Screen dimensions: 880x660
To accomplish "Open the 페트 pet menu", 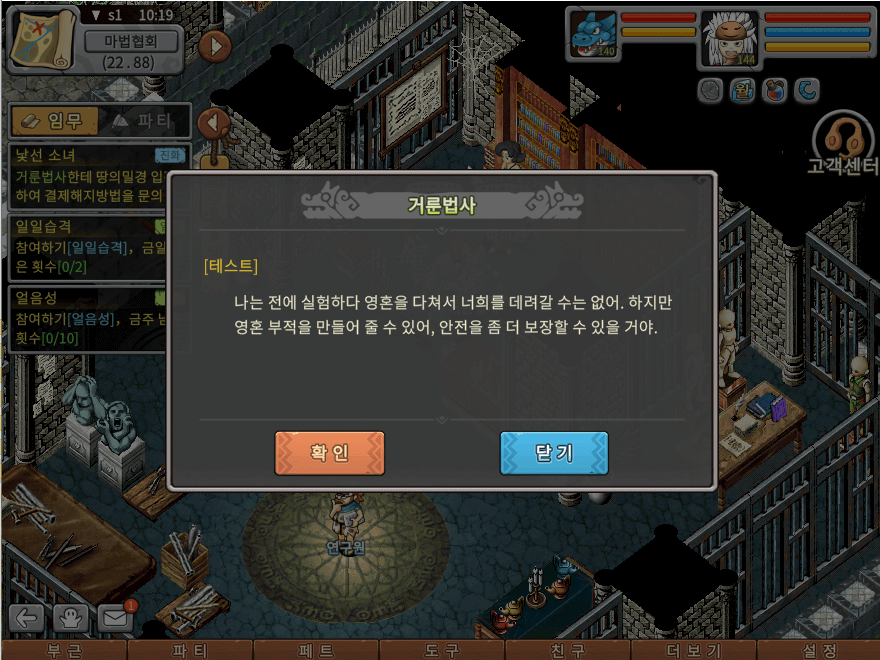I will 315,650.
